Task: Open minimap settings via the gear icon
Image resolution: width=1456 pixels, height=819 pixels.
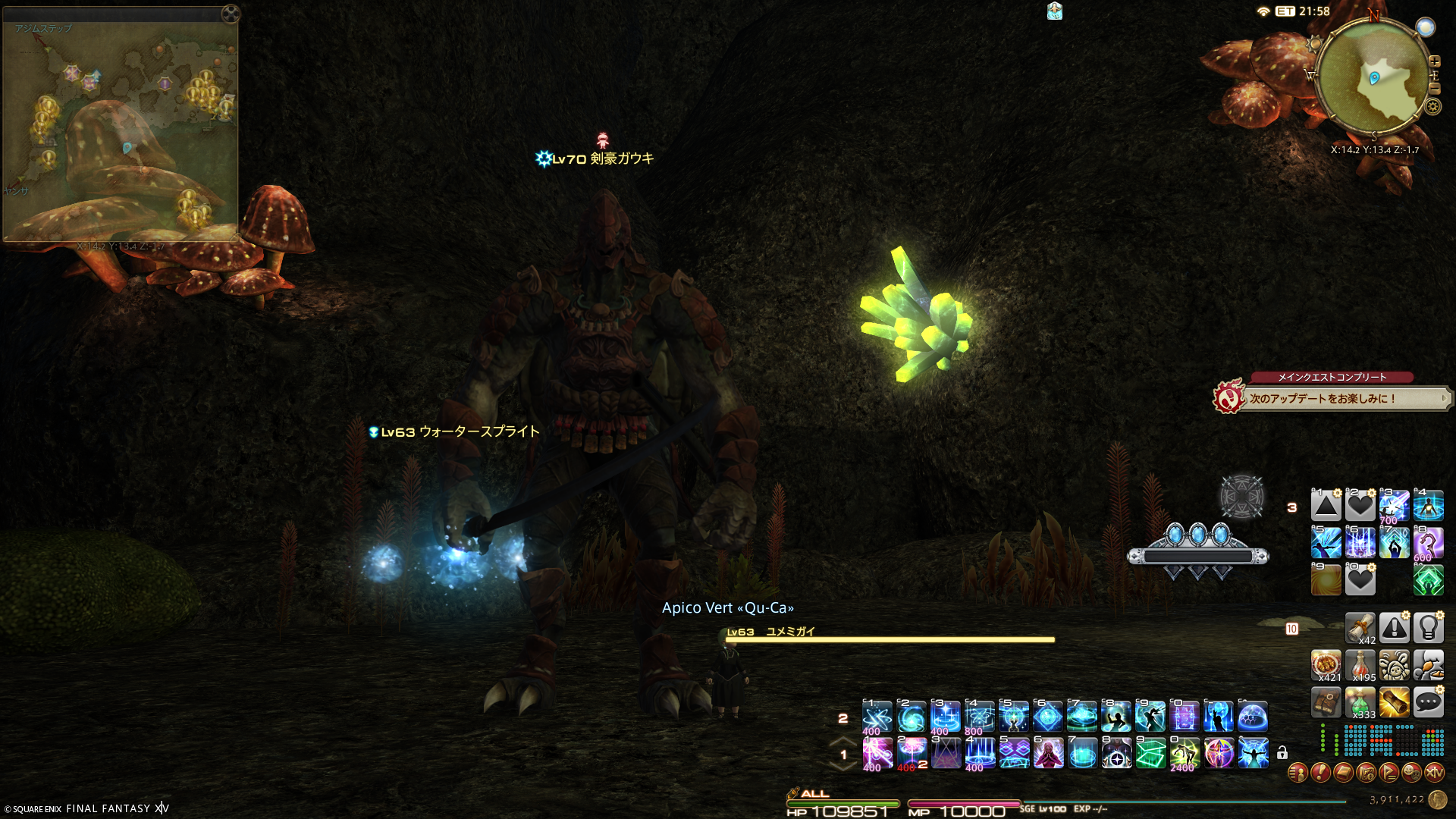Action: [x=1432, y=107]
